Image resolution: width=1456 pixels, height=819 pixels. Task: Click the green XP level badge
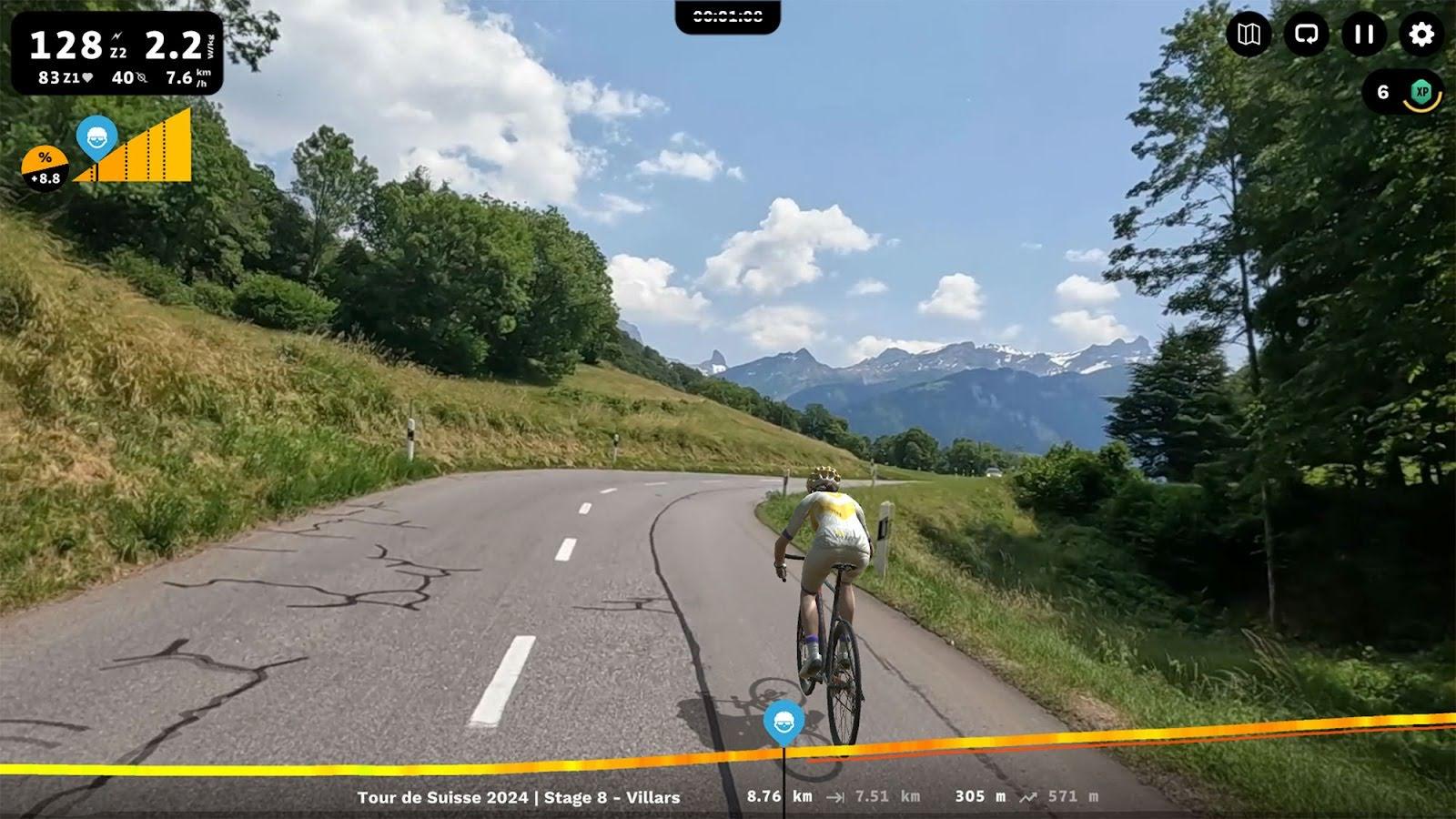(x=1420, y=91)
